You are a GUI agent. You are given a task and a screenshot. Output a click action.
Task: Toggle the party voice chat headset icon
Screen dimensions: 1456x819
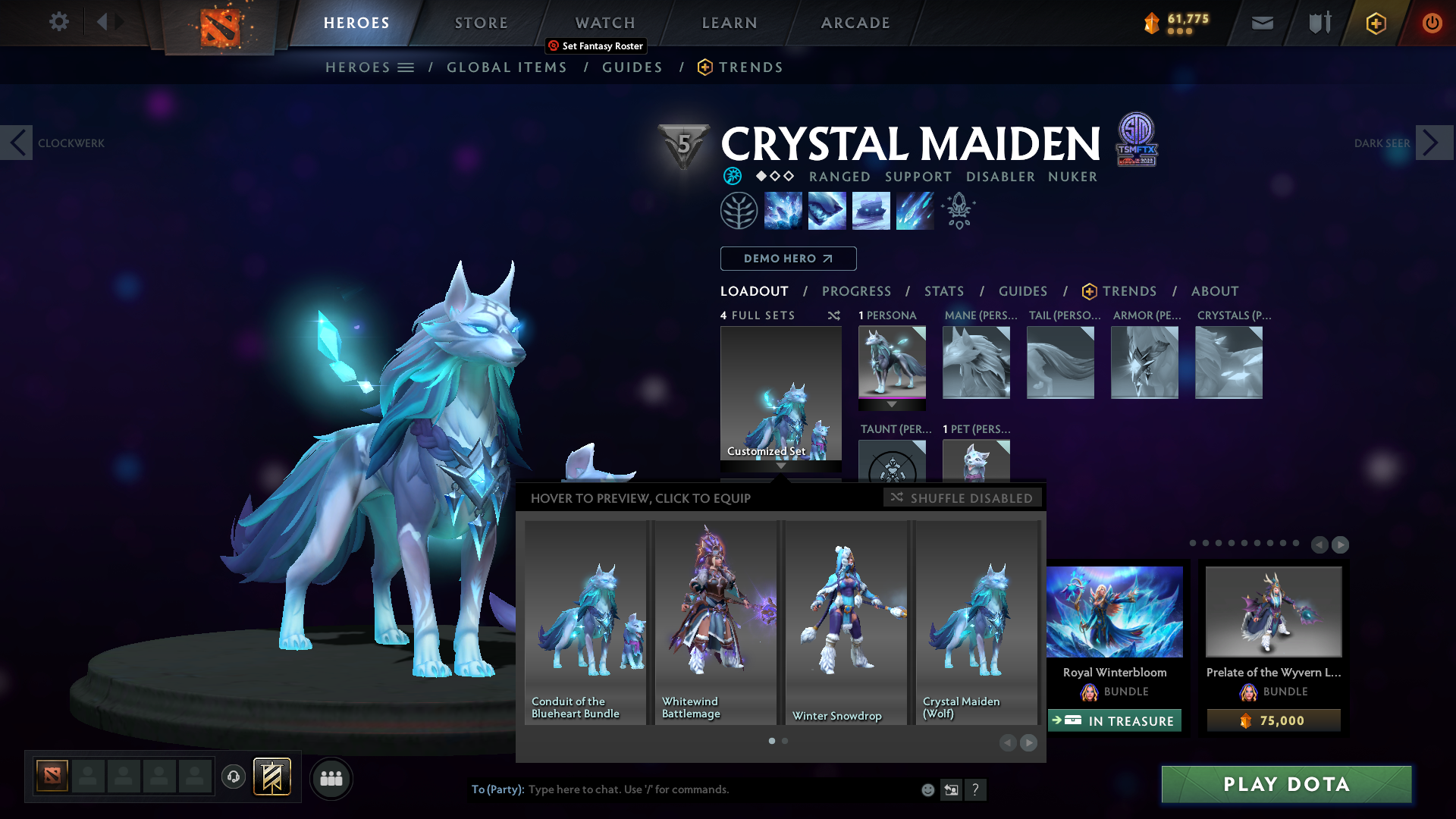click(x=234, y=777)
